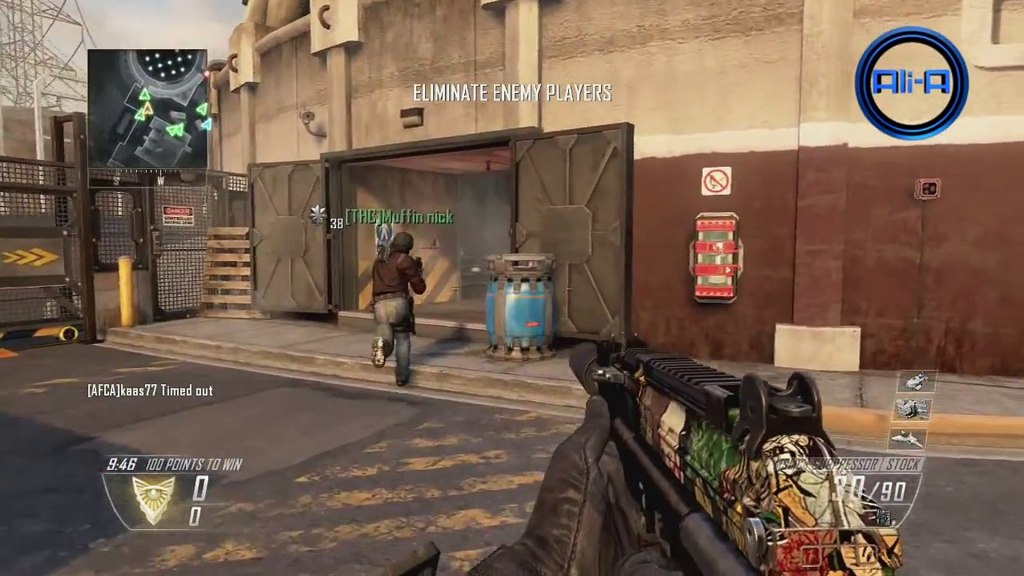The image size is (1024, 576).
Task: Activate the top scorestreak slot
Action: pyautogui.click(x=914, y=381)
